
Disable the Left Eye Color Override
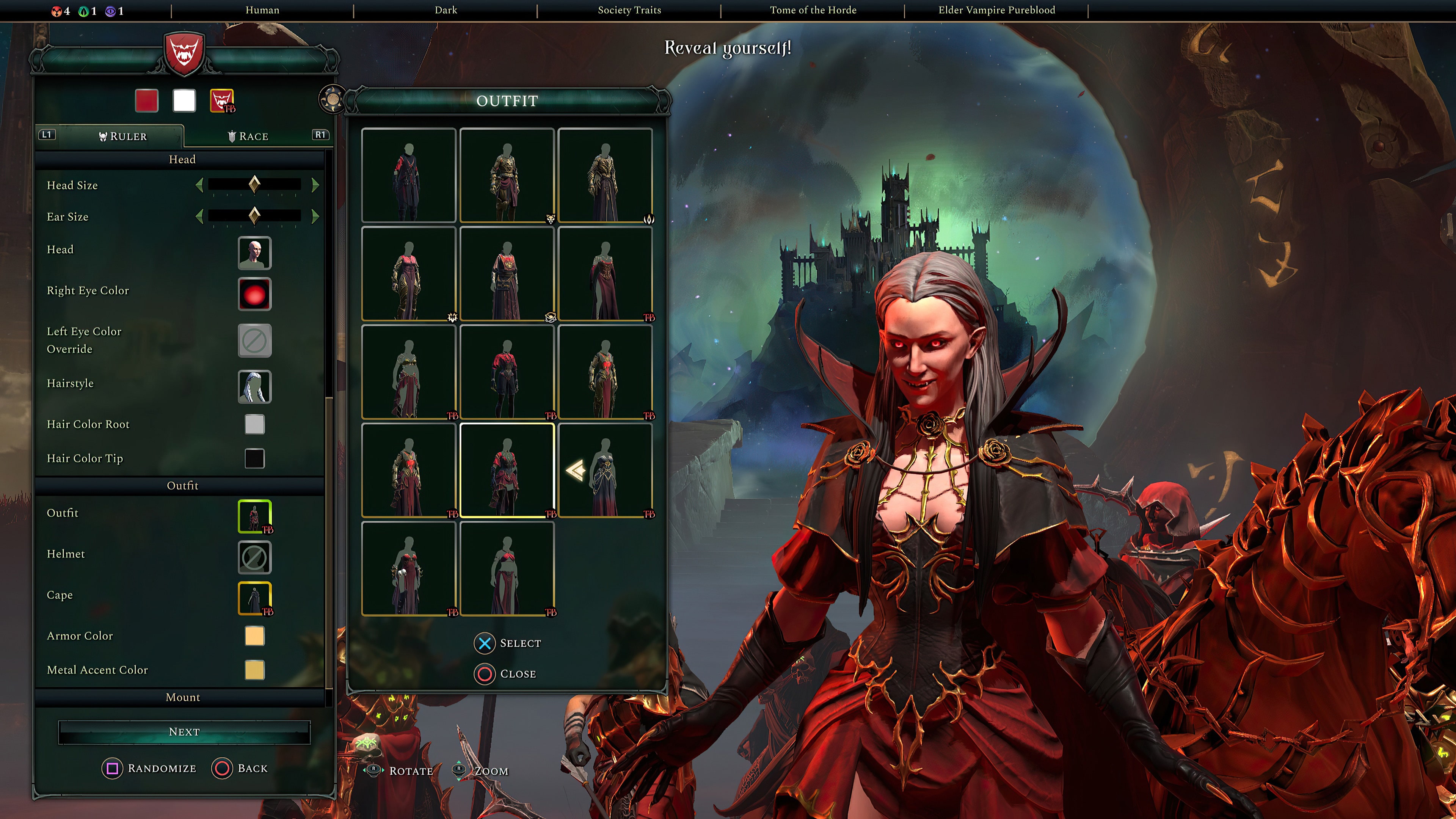pyautogui.click(x=254, y=340)
